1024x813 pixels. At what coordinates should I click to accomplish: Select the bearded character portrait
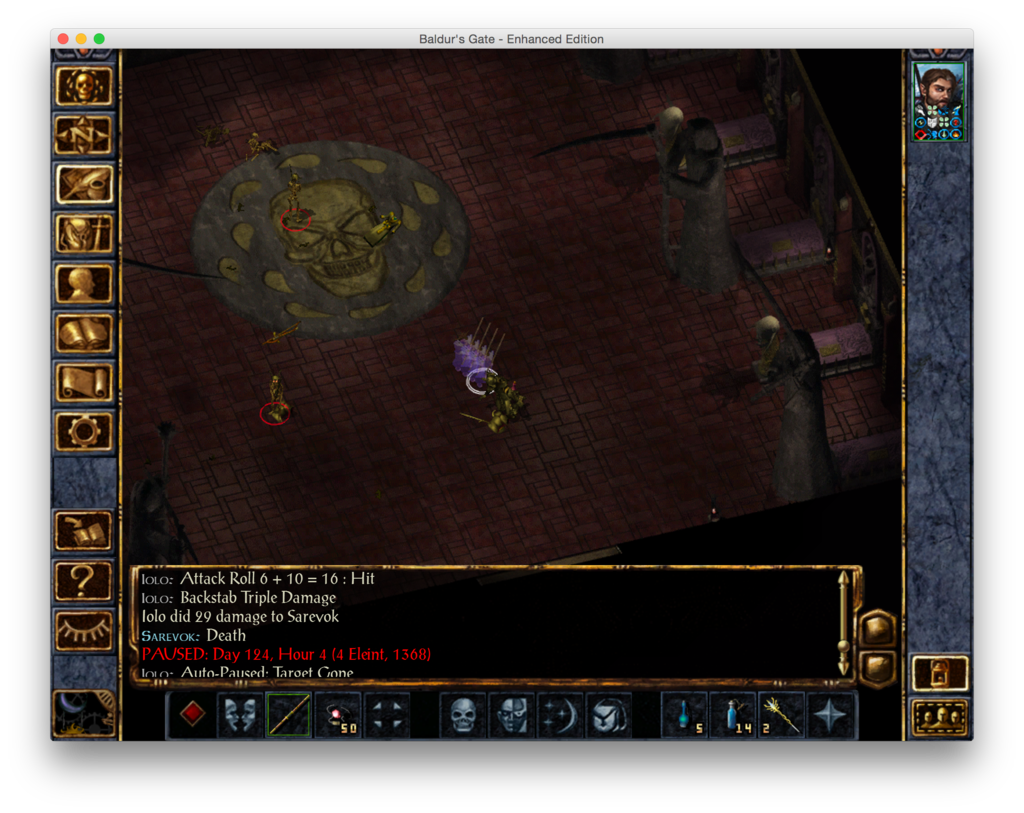(939, 101)
